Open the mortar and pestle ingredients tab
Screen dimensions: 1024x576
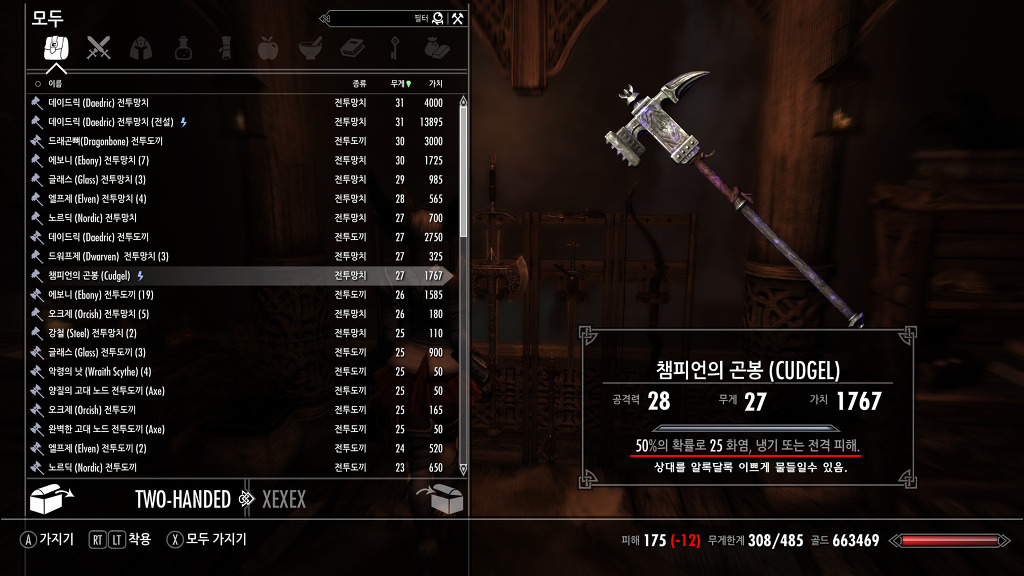[x=310, y=47]
